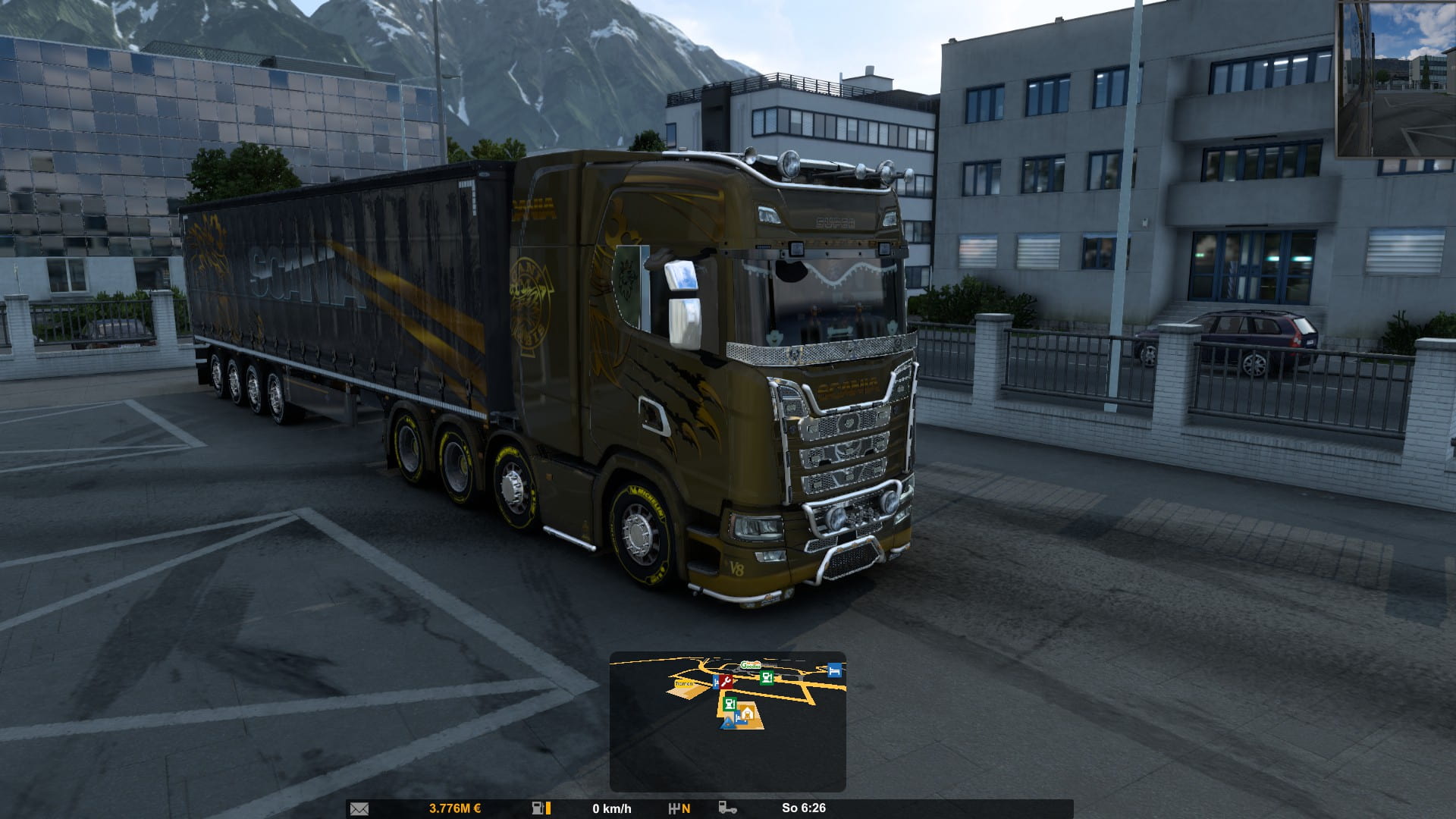The image size is (1456, 819).
Task: Select the red wrench service marker
Action: (726, 682)
